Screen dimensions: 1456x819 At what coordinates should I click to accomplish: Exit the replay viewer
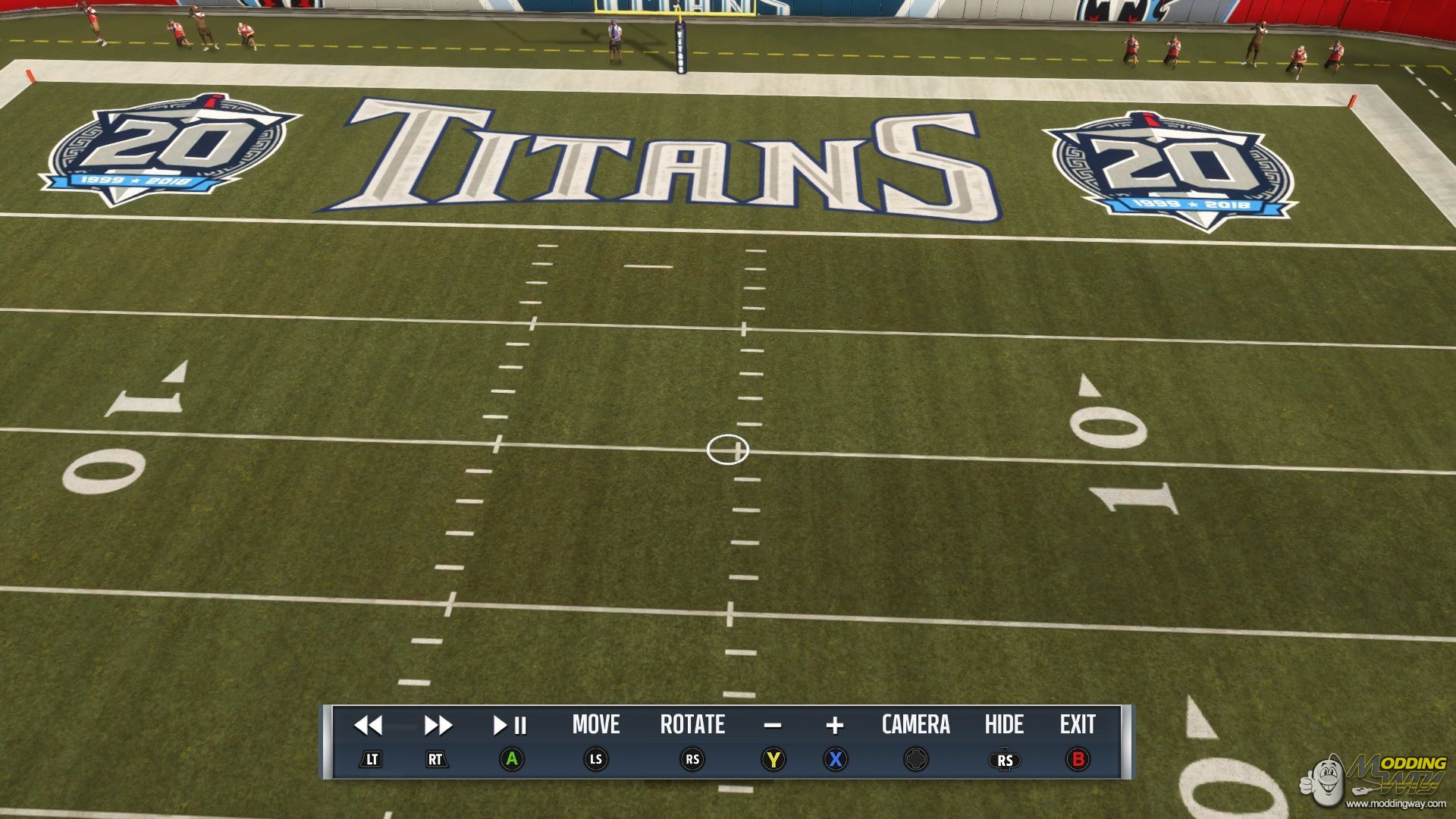pyautogui.click(x=1078, y=725)
